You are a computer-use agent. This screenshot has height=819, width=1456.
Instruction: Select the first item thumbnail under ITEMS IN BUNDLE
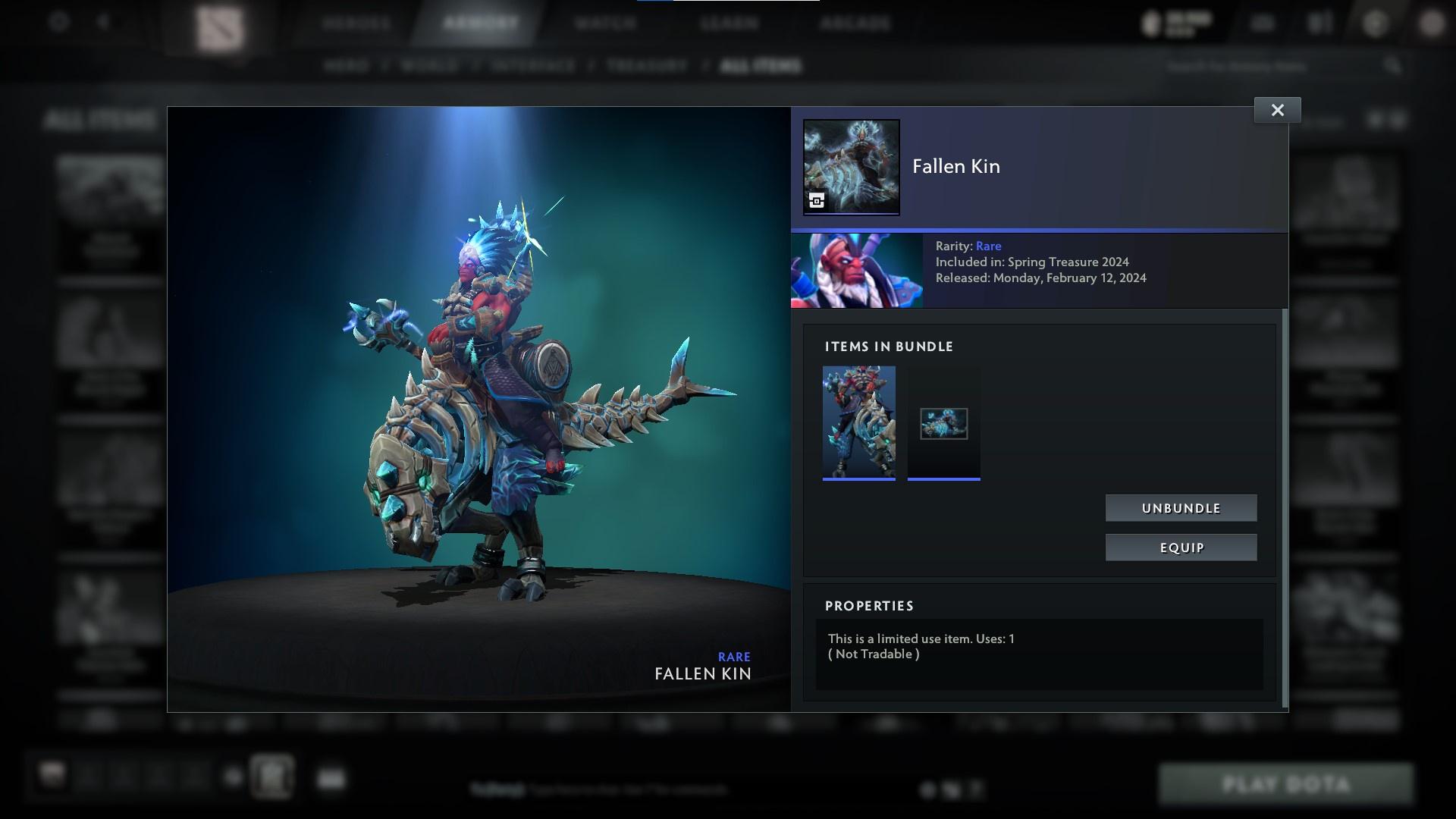click(858, 422)
